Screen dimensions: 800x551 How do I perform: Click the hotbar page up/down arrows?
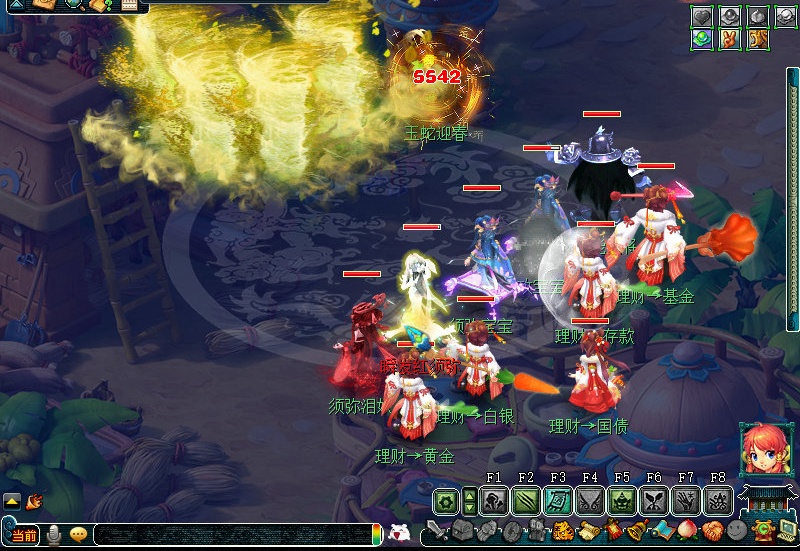(x=469, y=500)
